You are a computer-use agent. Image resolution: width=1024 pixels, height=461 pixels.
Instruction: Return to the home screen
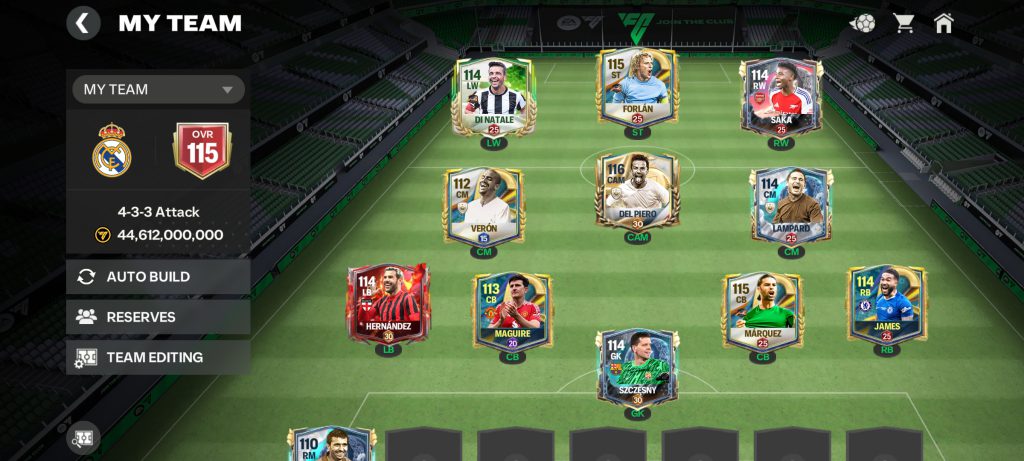tap(943, 23)
